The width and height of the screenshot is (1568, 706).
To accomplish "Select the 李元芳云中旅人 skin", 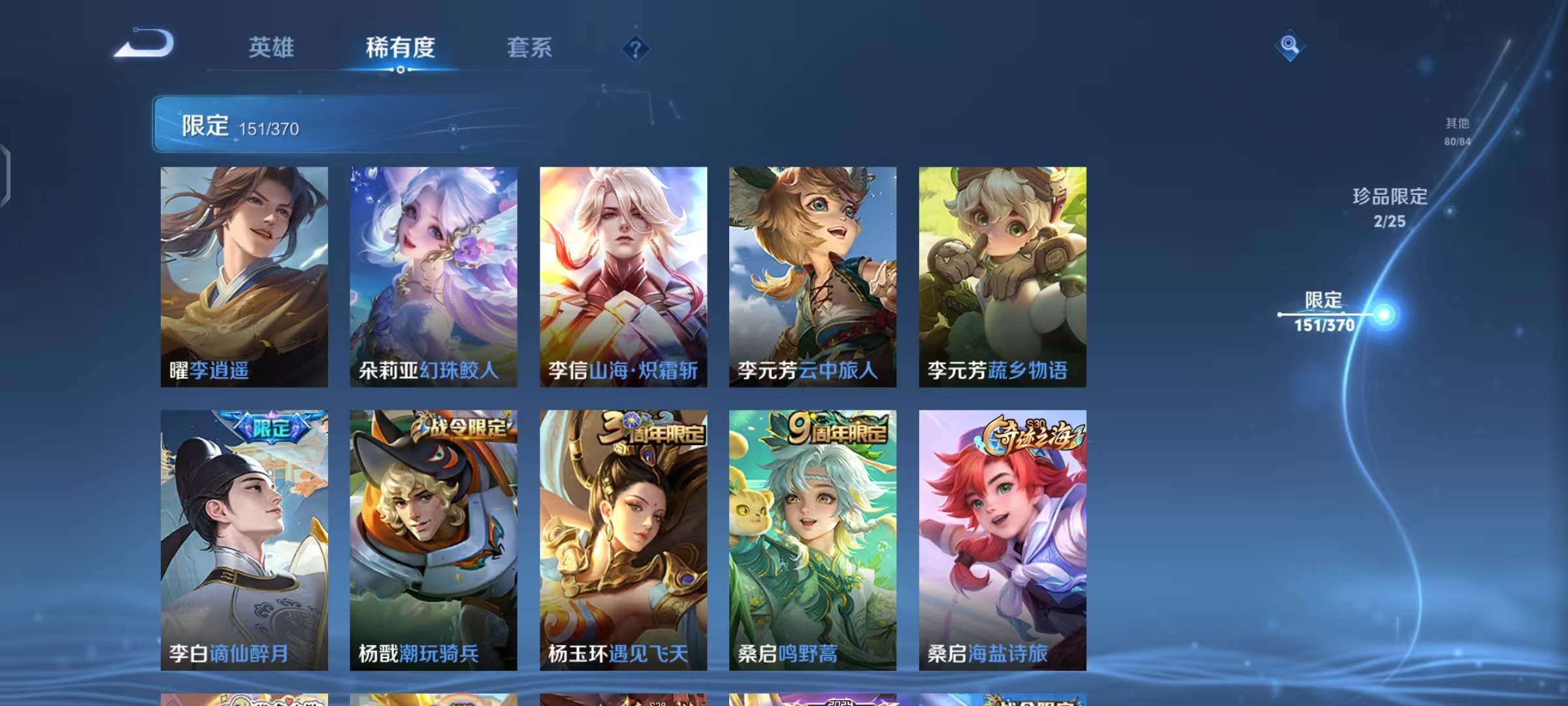I will [x=810, y=275].
